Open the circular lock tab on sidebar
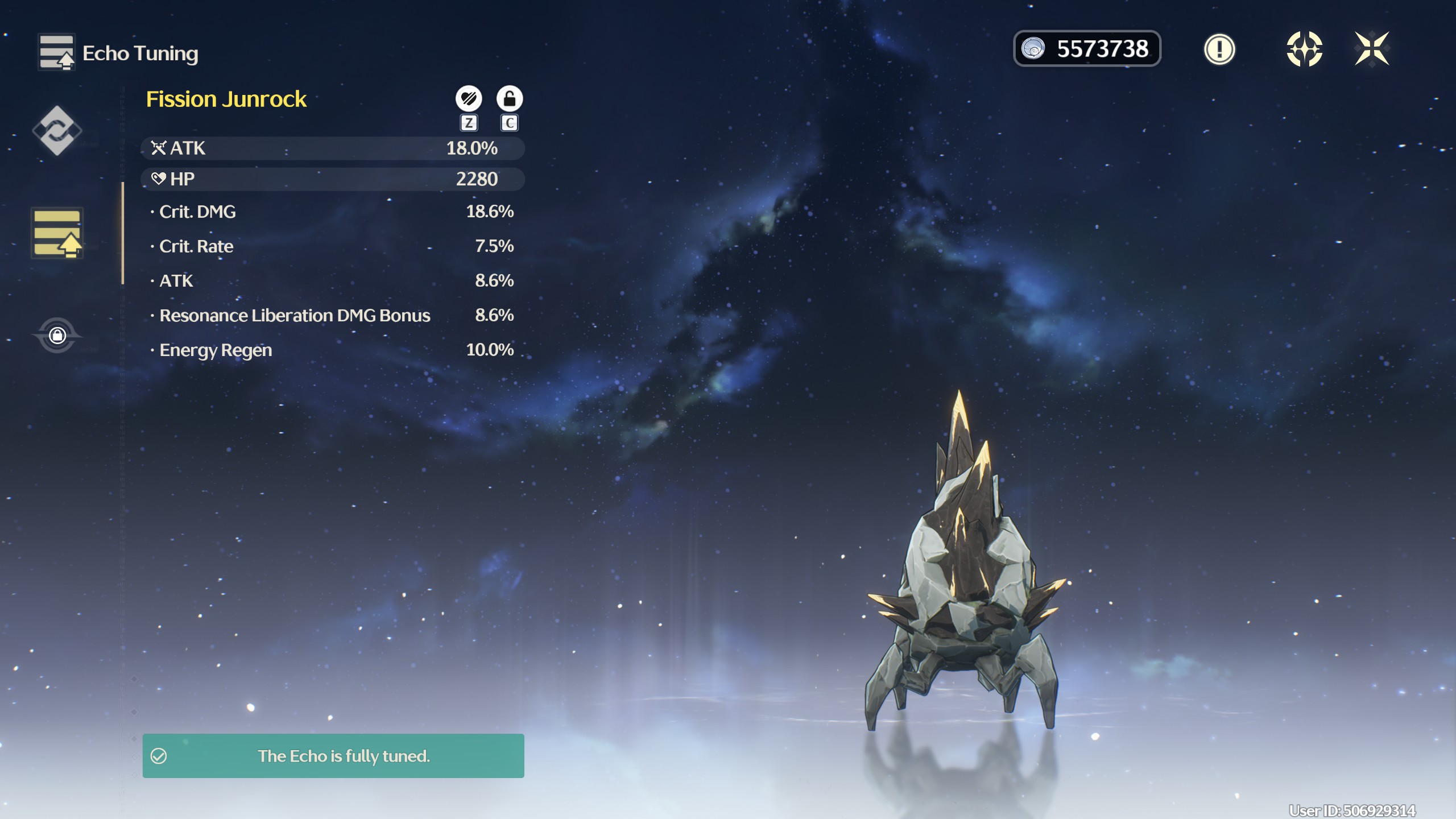This screenshot has width=1456, height=819. [57, 335]
